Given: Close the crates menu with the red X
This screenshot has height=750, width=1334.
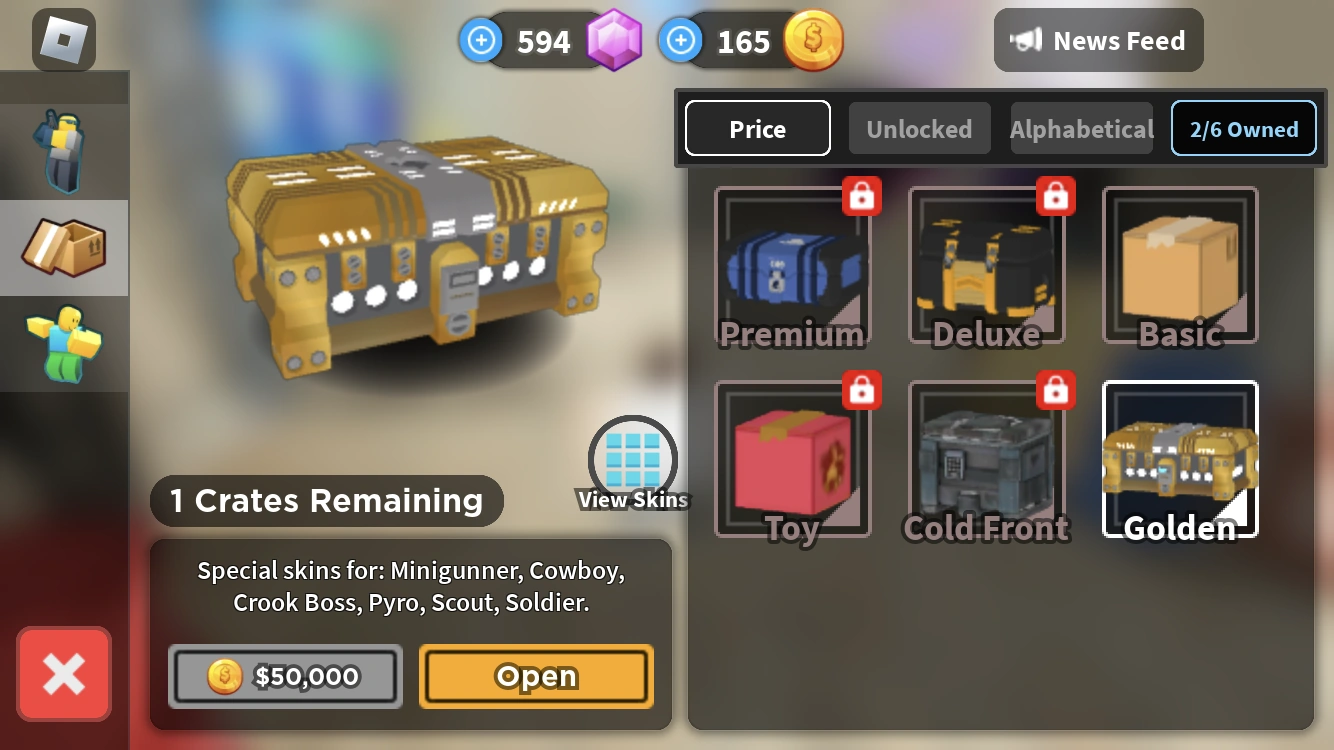Looking at the screenshot, I should (x=63, y=674).
